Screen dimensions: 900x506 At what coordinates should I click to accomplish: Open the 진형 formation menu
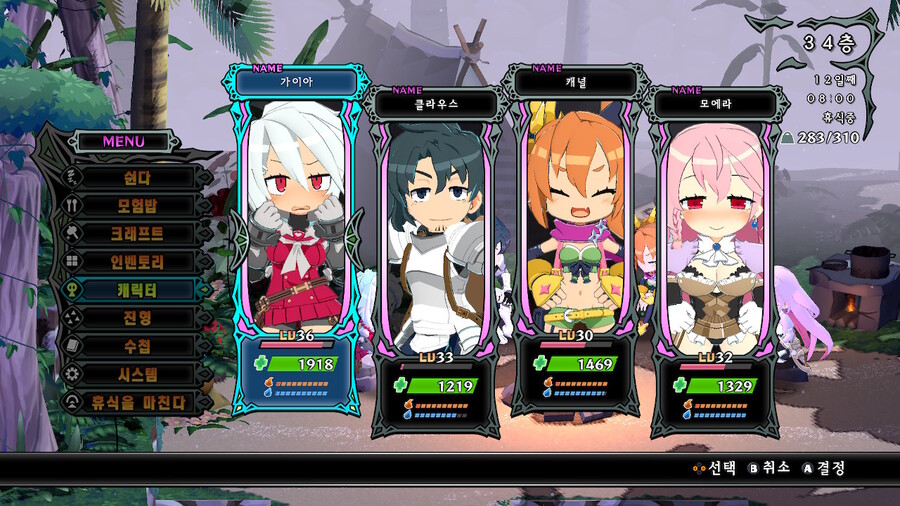[x=136, y=317]
